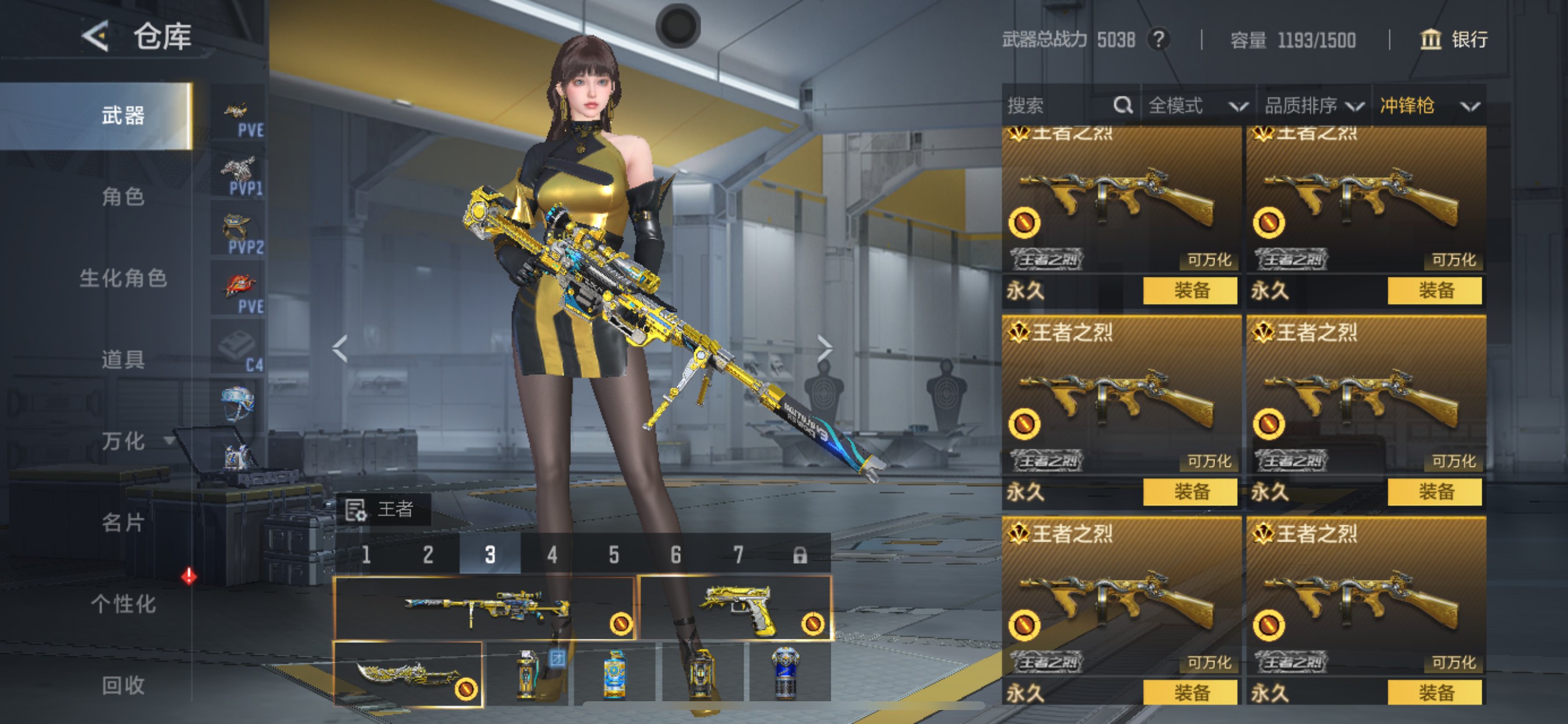Select the 角色 category
The width and height of the screenshot is (1568, 724).
coord(123,196)
